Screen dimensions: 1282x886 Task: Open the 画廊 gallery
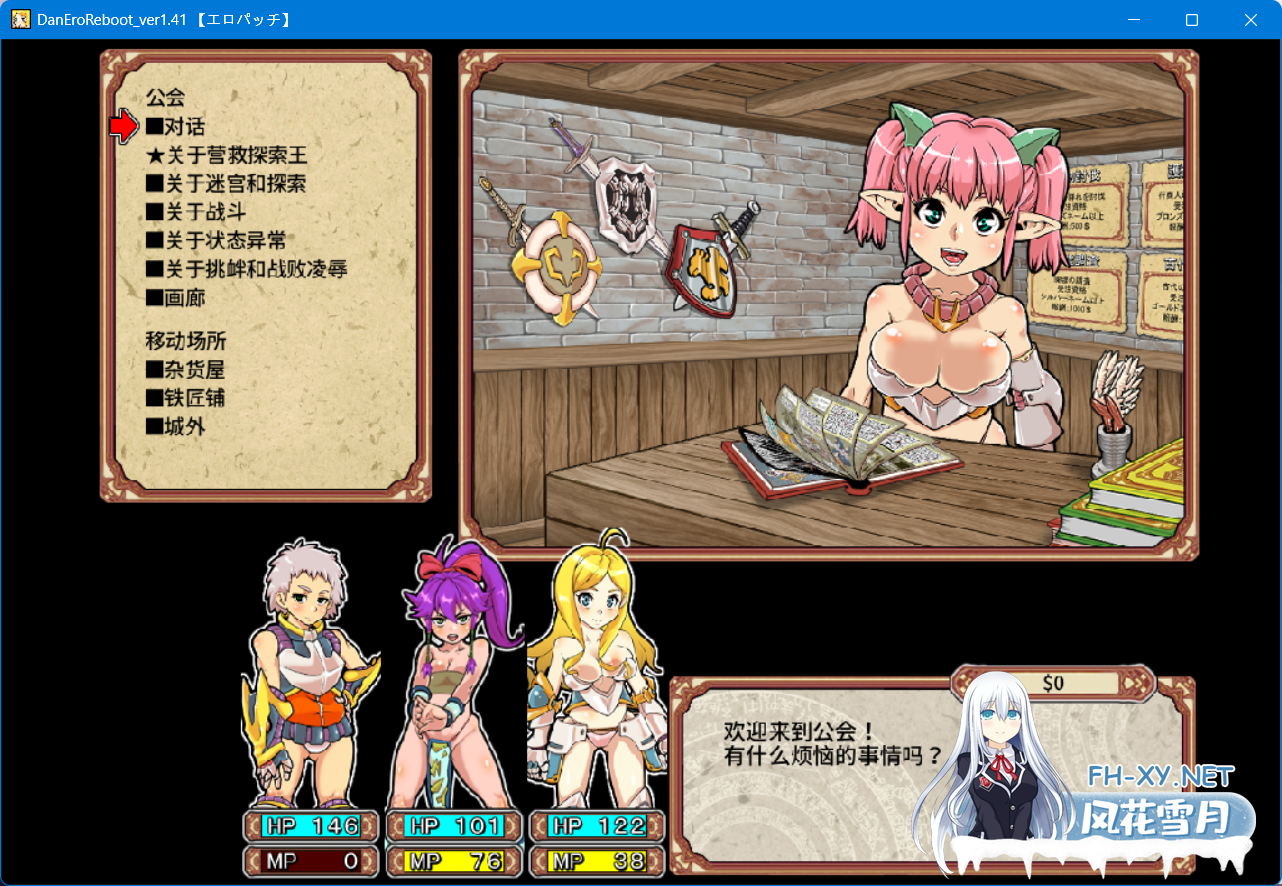[175, 298]
